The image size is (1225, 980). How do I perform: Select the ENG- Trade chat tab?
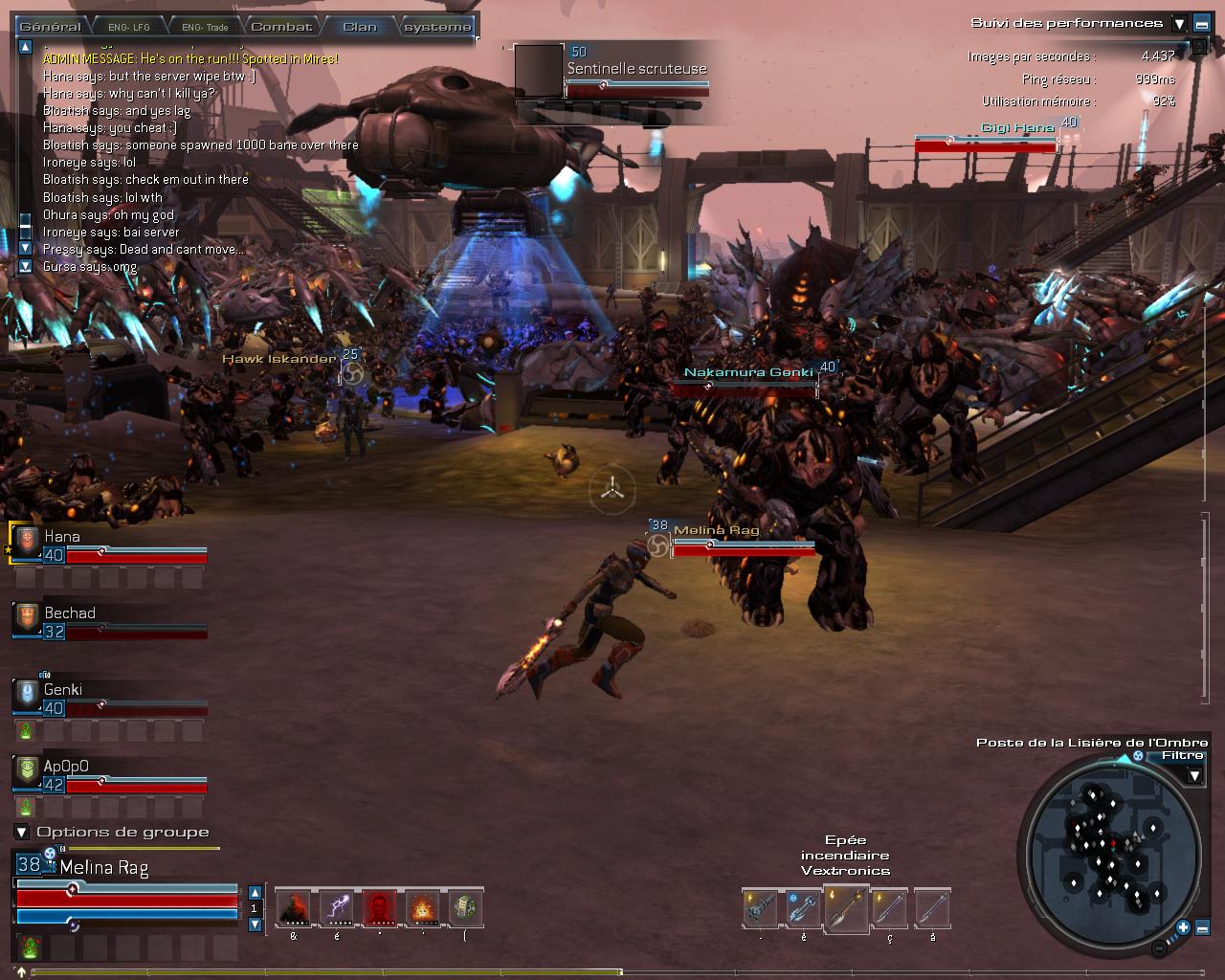pos(204,27)
